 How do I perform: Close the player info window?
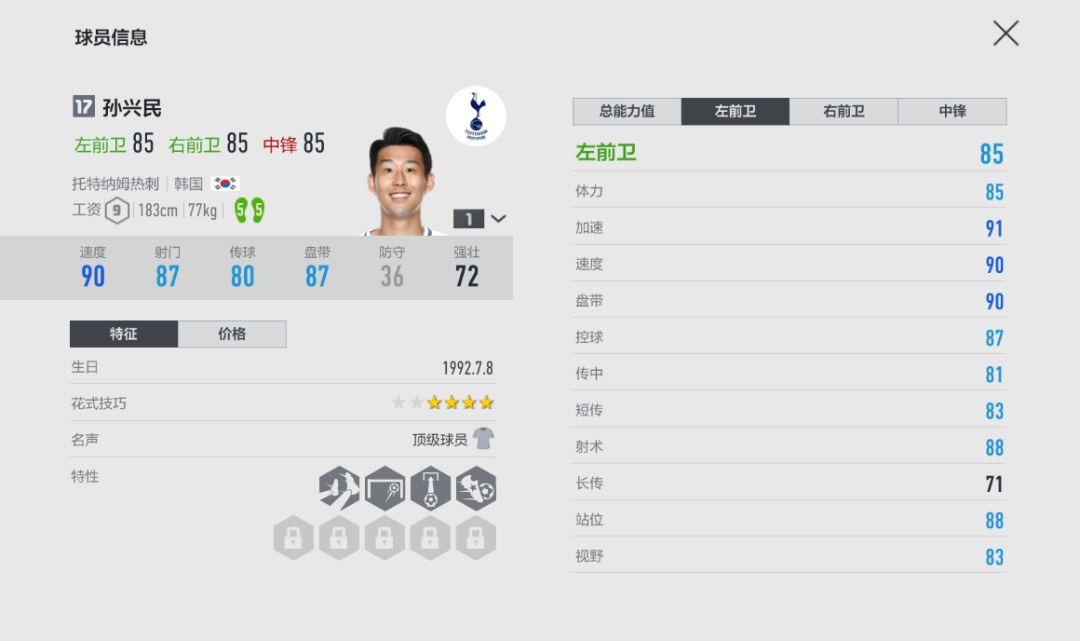point(1005,34)
